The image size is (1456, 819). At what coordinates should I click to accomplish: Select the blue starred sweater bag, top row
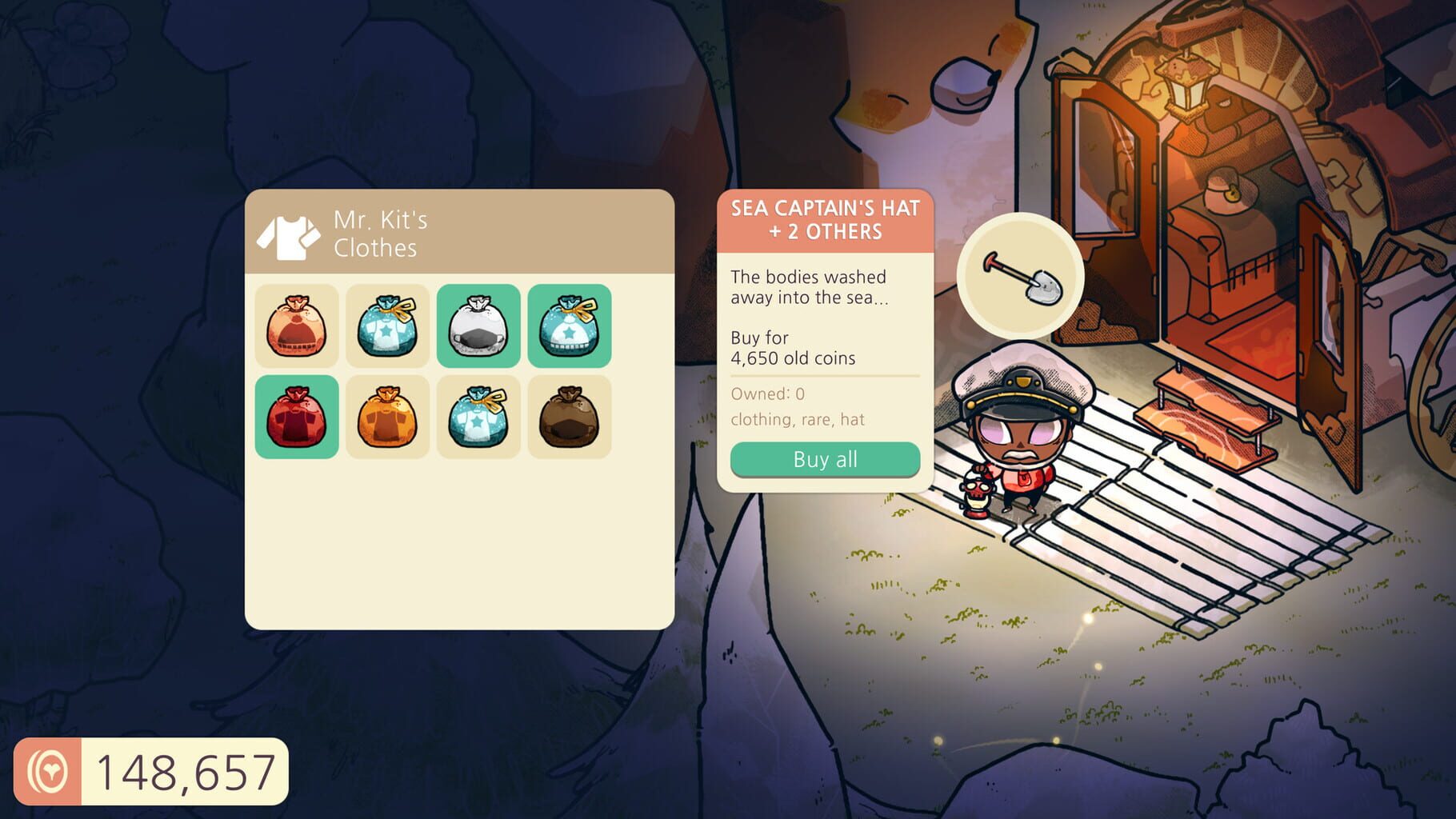(x=387, y=326)
